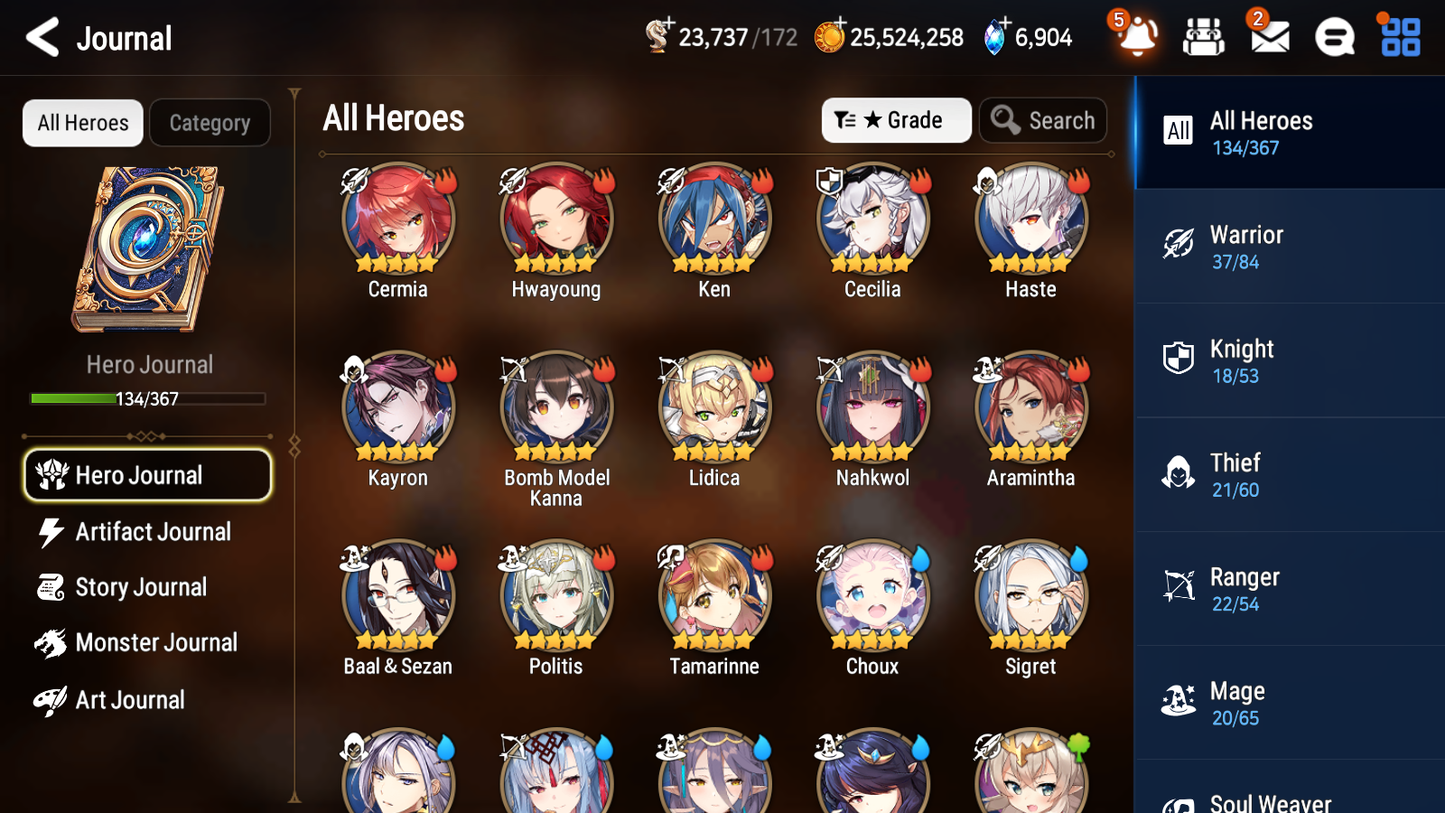Open the Search heroes field

[x=1043, y=120]
